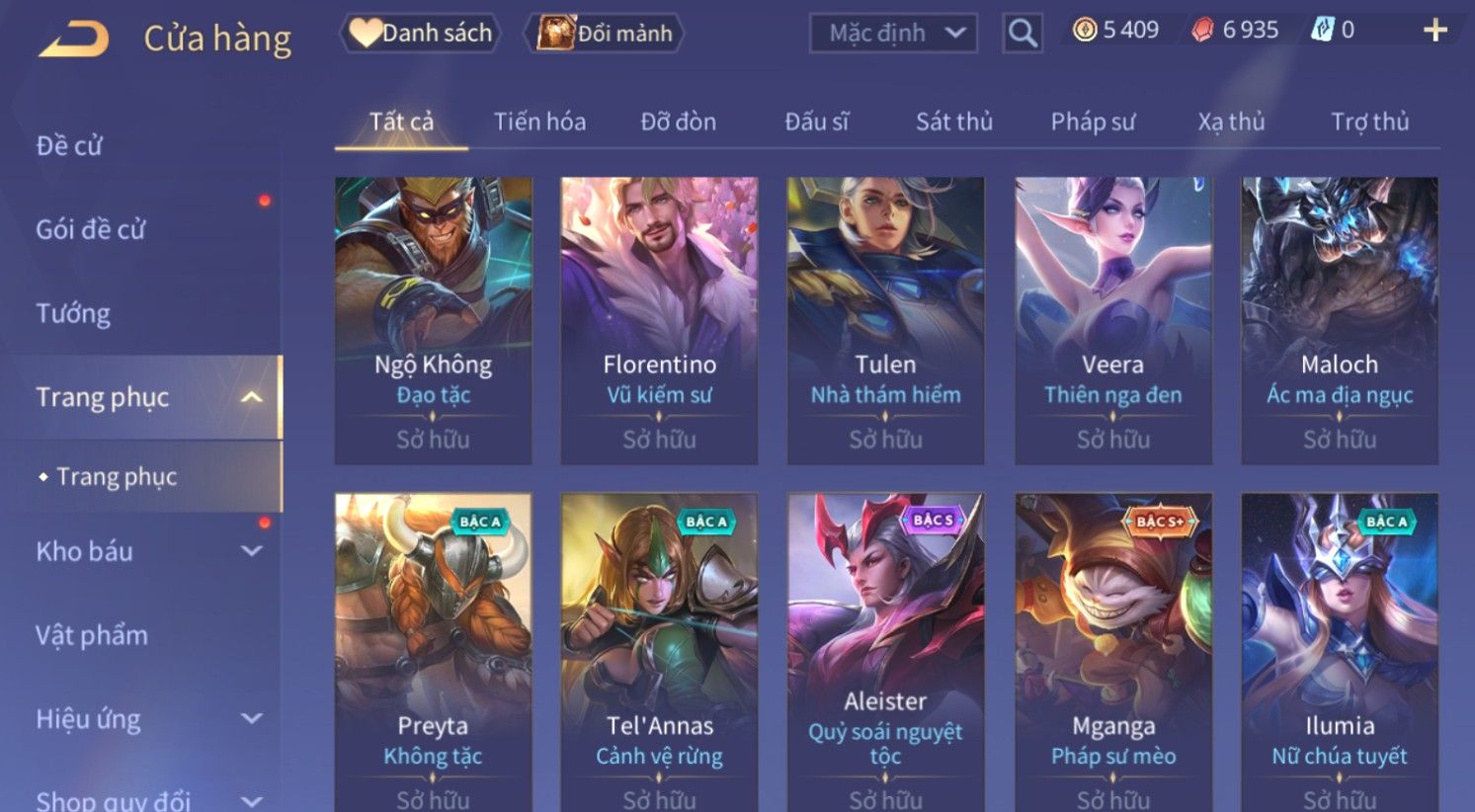Screen dimensions: 1475x812
Task: Select the Pháp sư tab
Action: pyautogui.click(x=1093, y=122)
